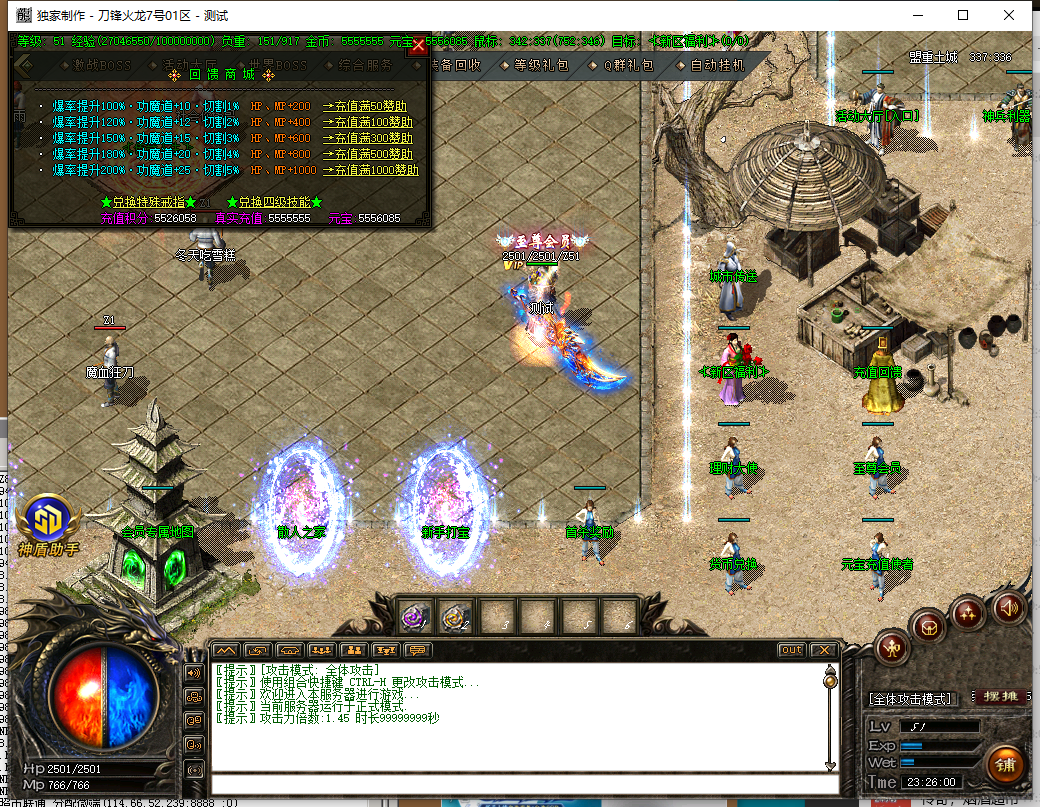Open the Q群礼包 gift menu
The image size is (1040, 807).
click(x=628, y=65)
